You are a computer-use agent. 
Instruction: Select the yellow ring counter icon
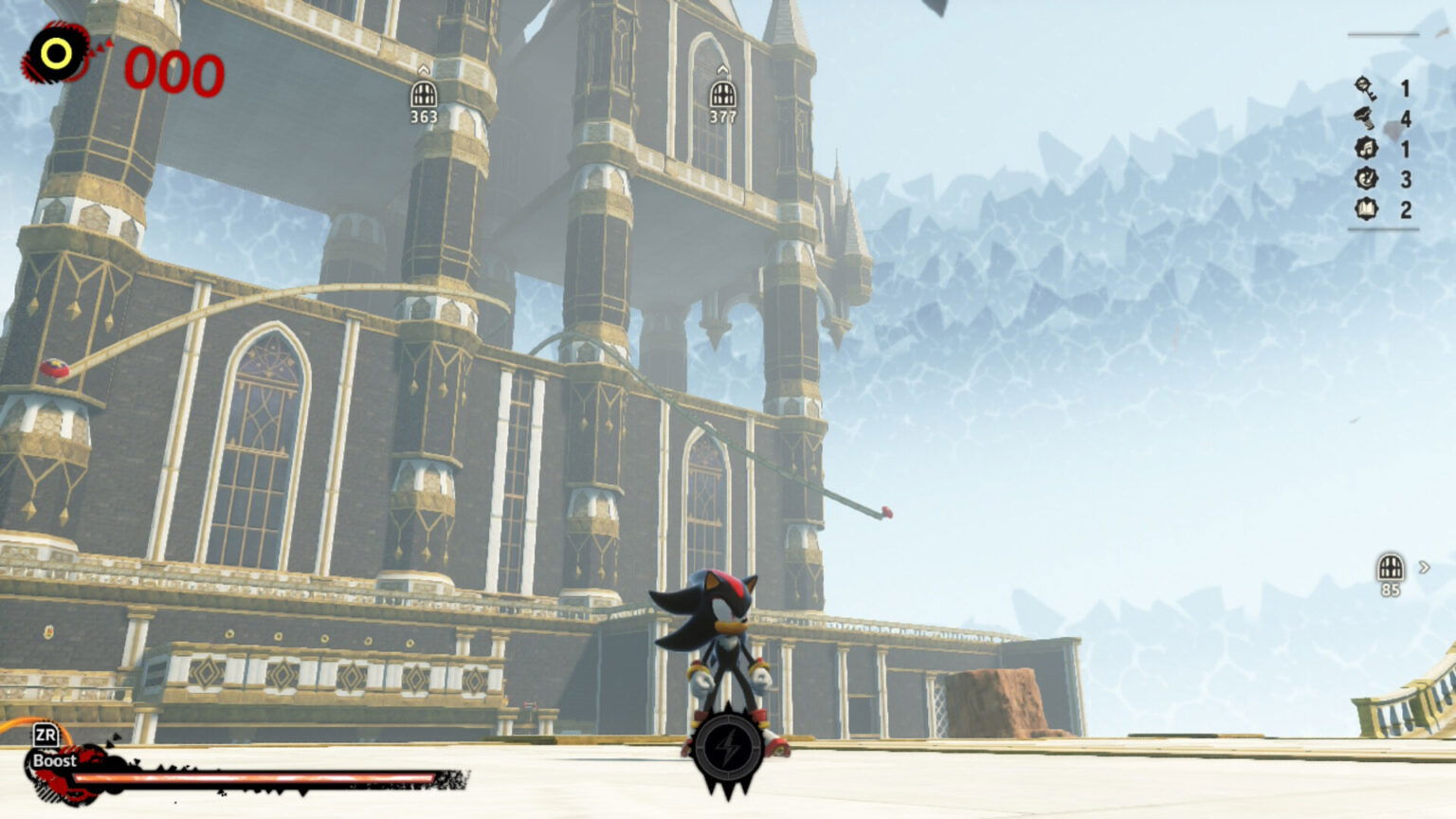point(55,52)
